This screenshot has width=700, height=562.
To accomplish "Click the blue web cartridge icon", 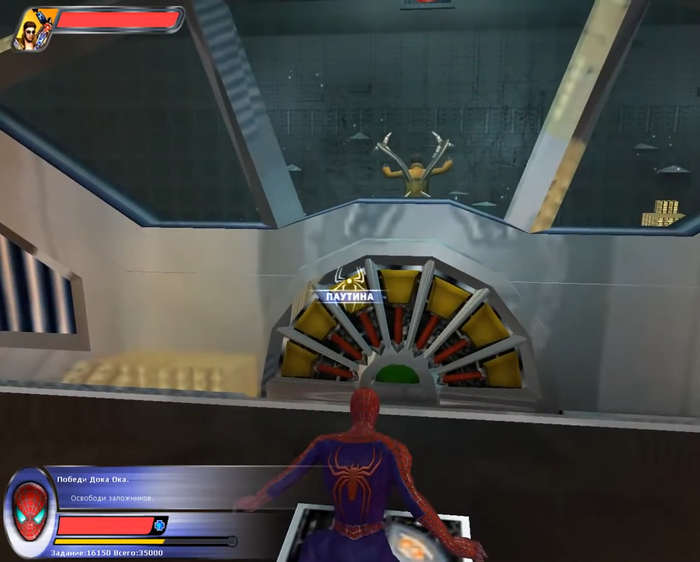I will 160,525.
